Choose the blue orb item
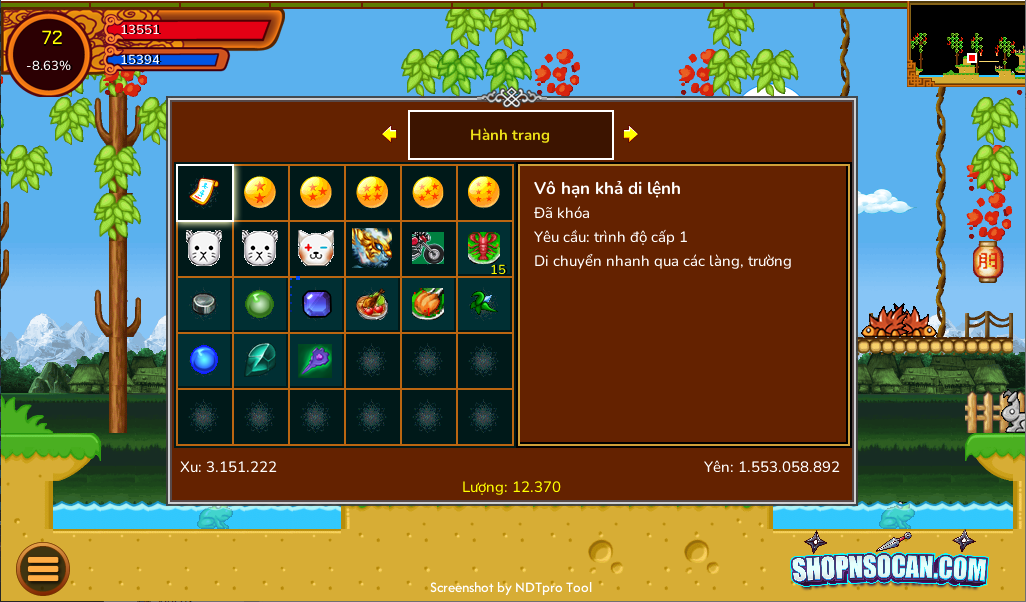 point(205,360)
